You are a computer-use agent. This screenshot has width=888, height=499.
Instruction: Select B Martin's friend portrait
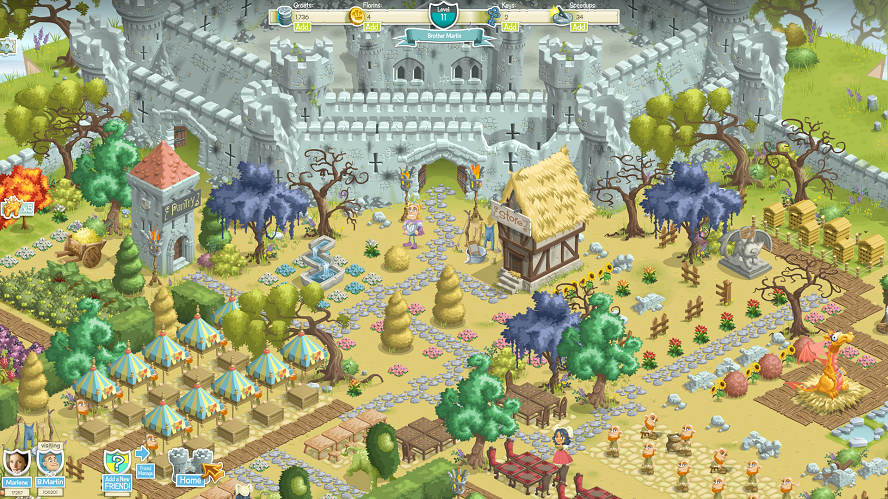click(50, 462)
